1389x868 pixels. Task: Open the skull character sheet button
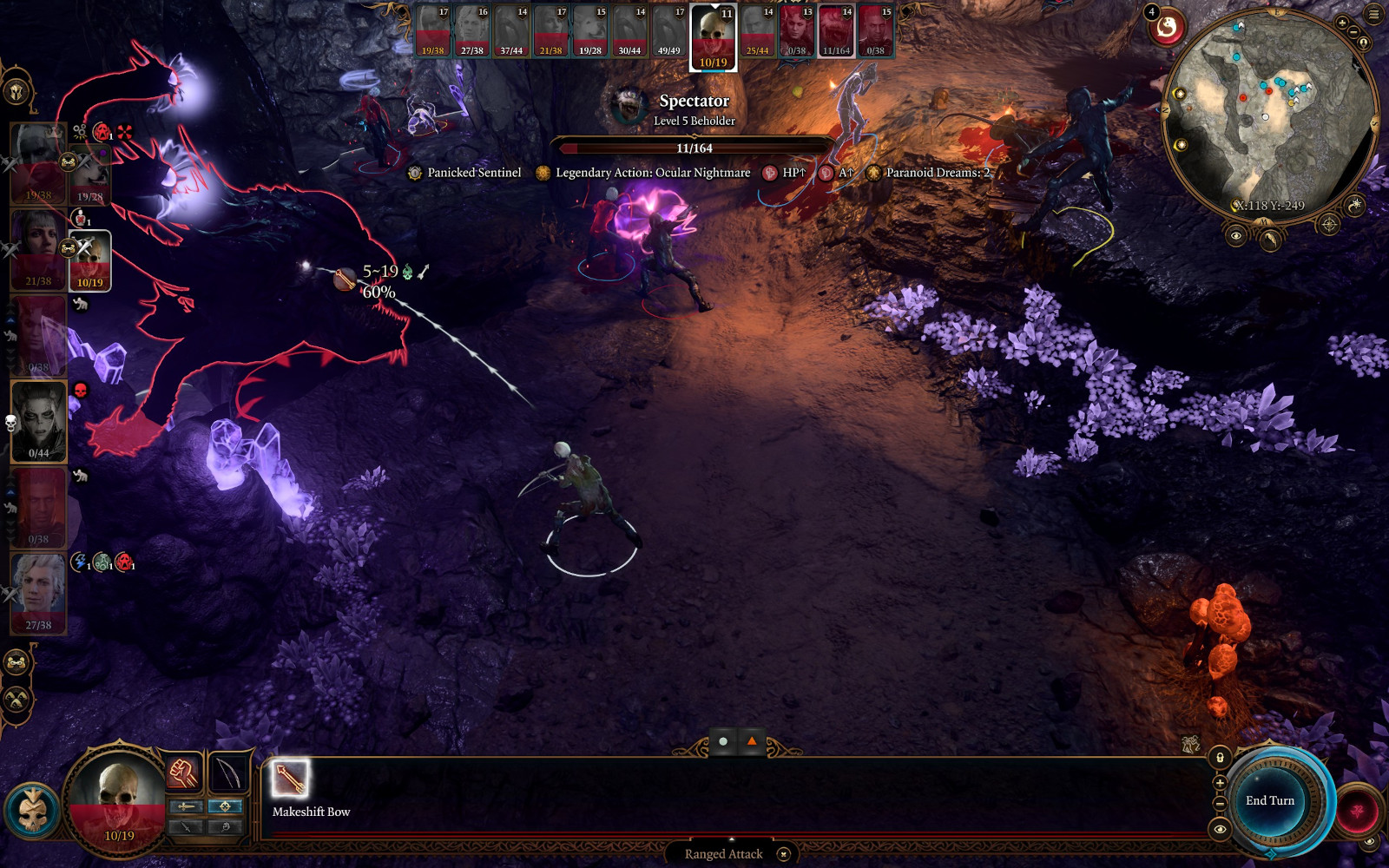(x=33, y=809)
